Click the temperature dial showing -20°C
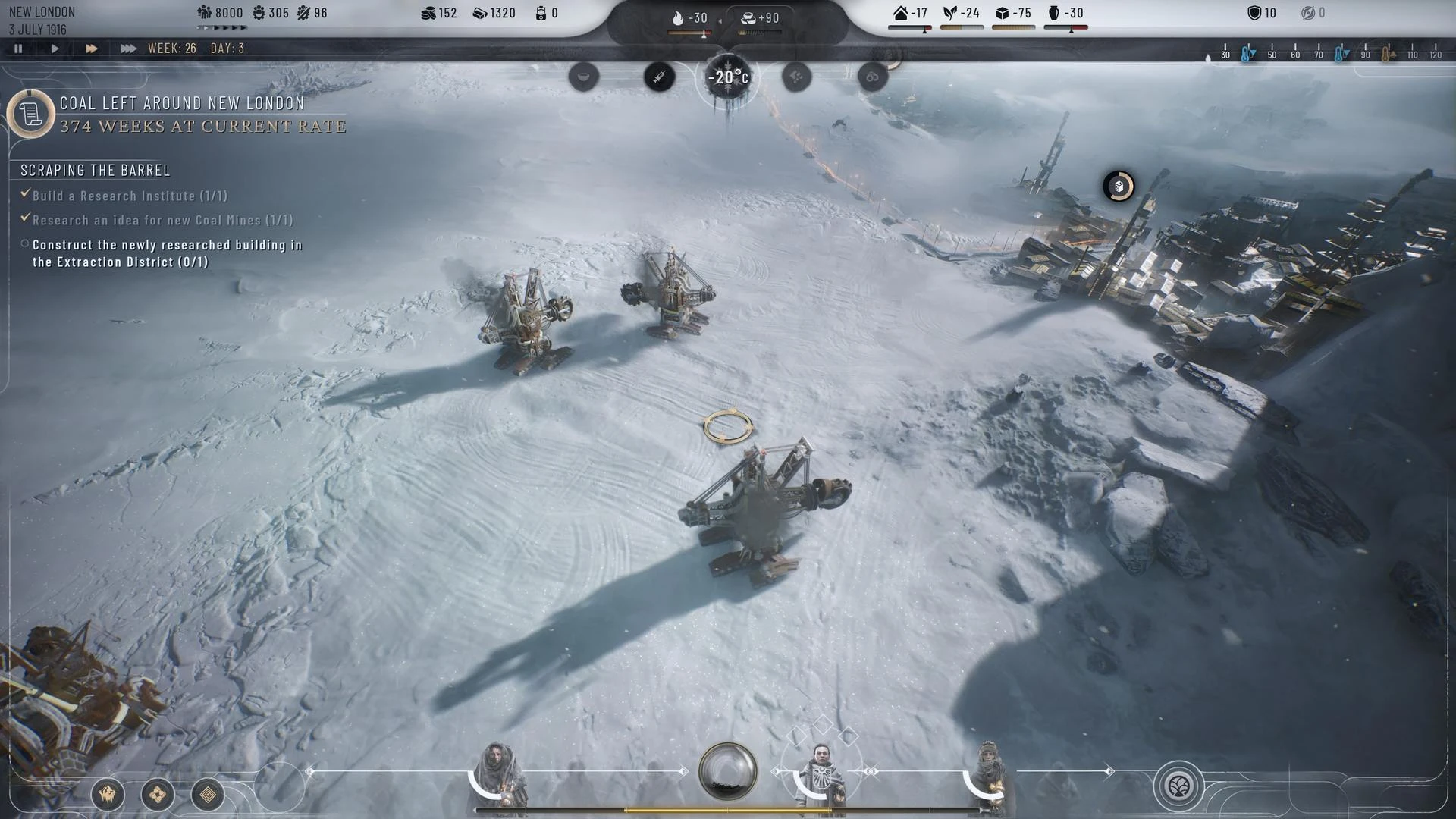The height and width of the screenshot is (819, 1456). point(728,77)
